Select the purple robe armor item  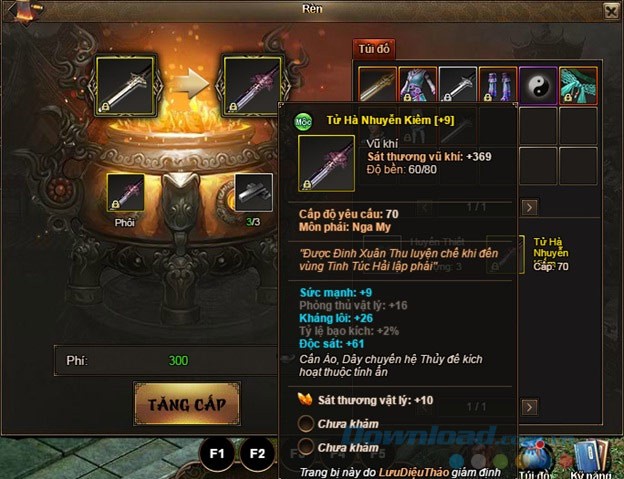418,85
